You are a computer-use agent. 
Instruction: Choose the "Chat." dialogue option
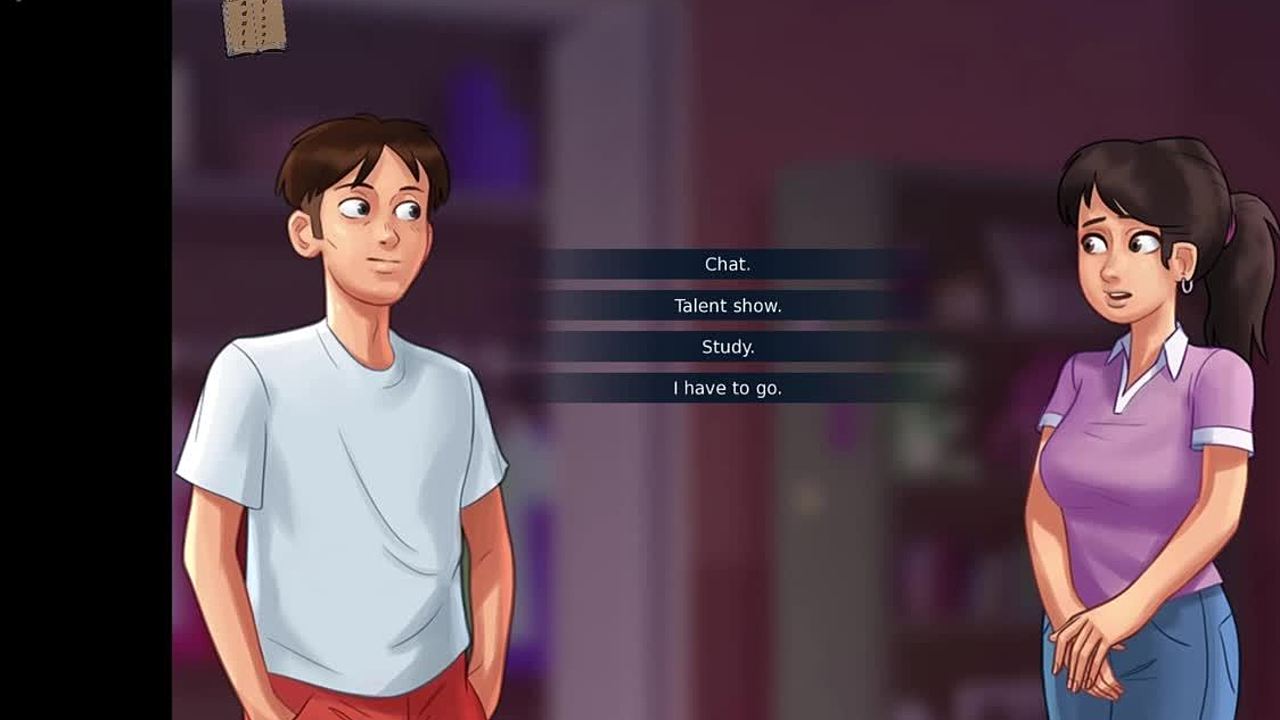coord(727,265)
